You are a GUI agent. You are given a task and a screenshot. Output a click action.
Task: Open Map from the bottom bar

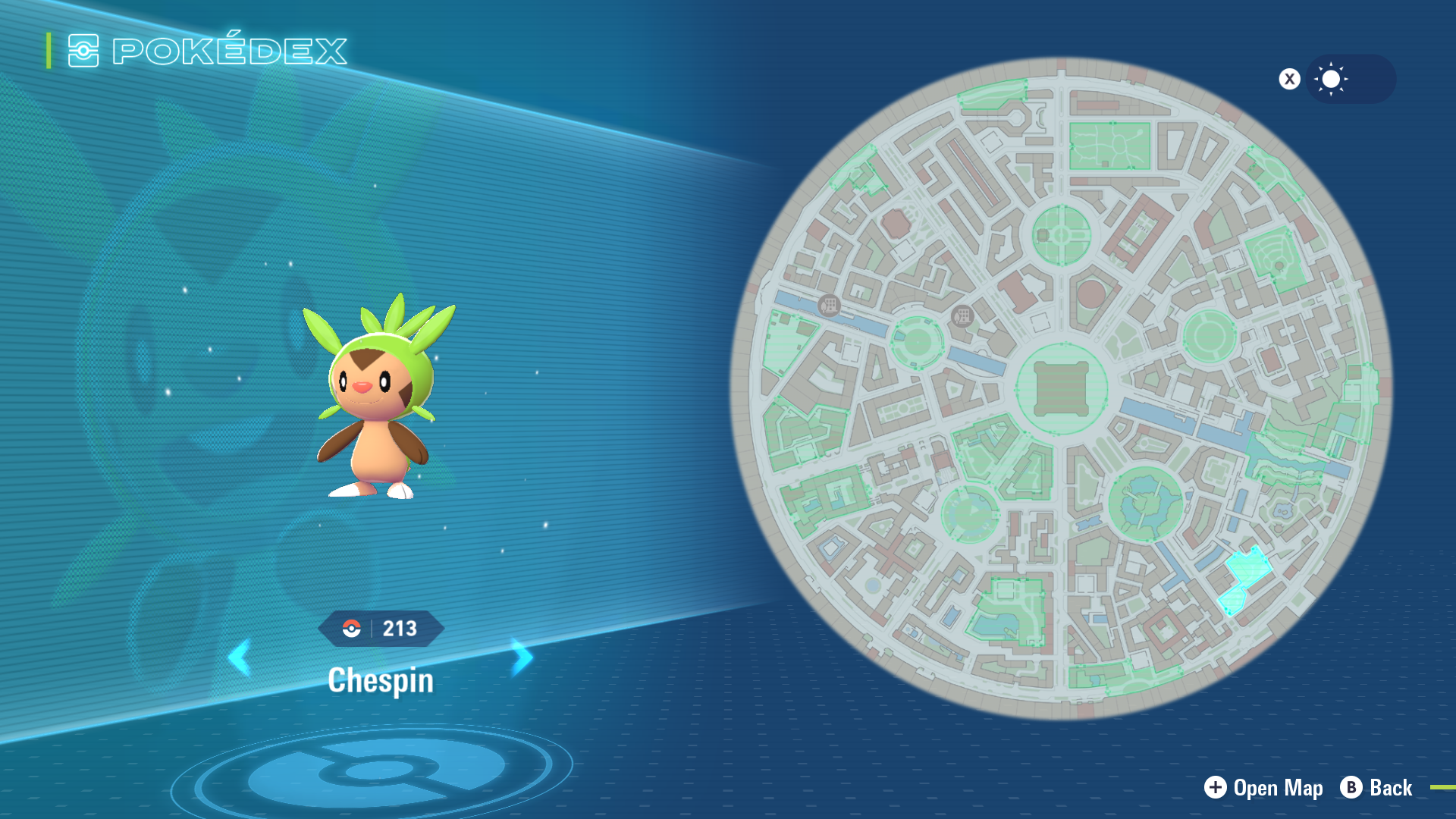tap(1263, 788)
